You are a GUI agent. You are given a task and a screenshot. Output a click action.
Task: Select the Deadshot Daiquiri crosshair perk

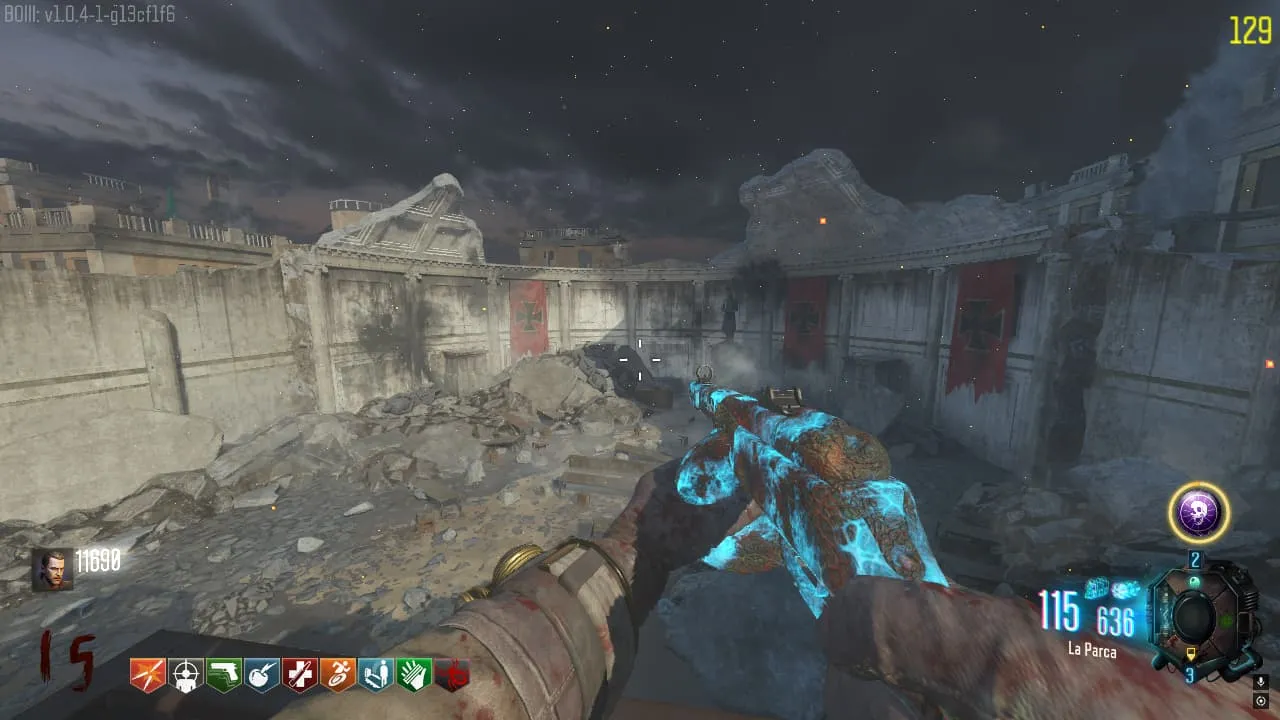pyautogui.click(x=185, y=675)
